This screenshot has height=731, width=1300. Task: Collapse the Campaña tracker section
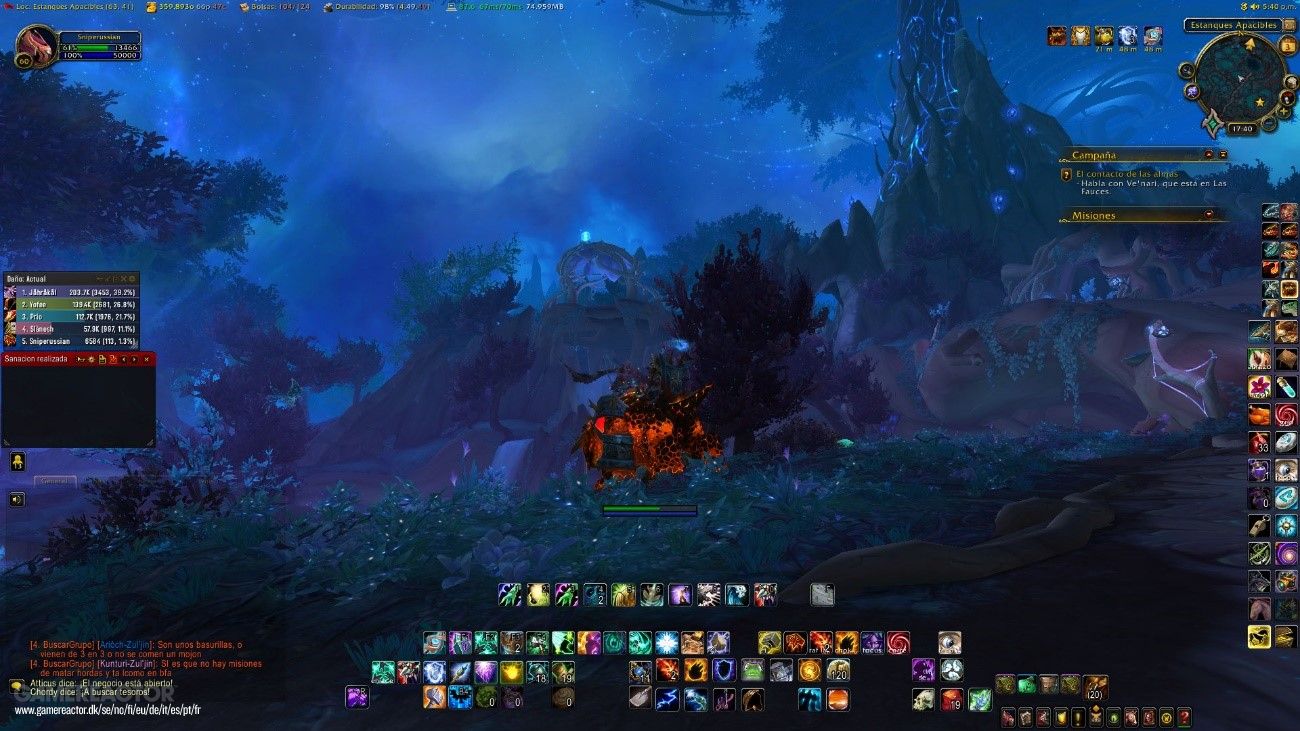coord(1208,153)
